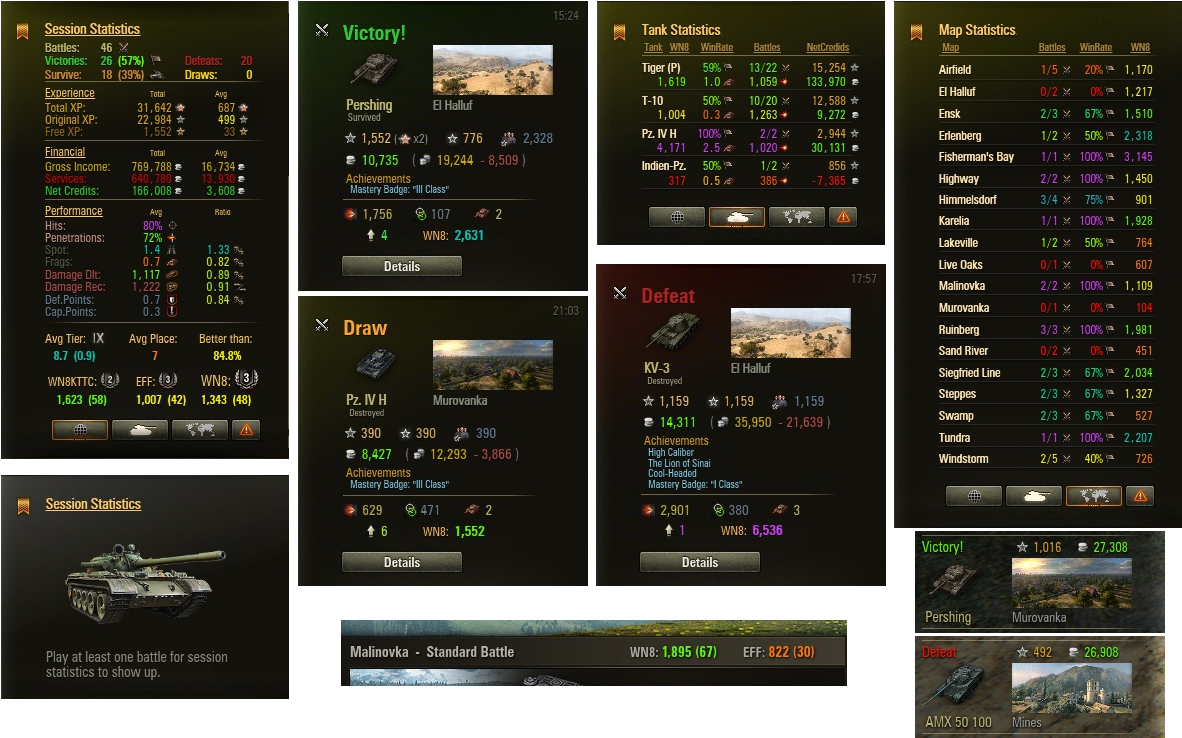Select the globe tab in the Session Statistics panel
The width and height of the screenshot is (1182, 738).
80,430
